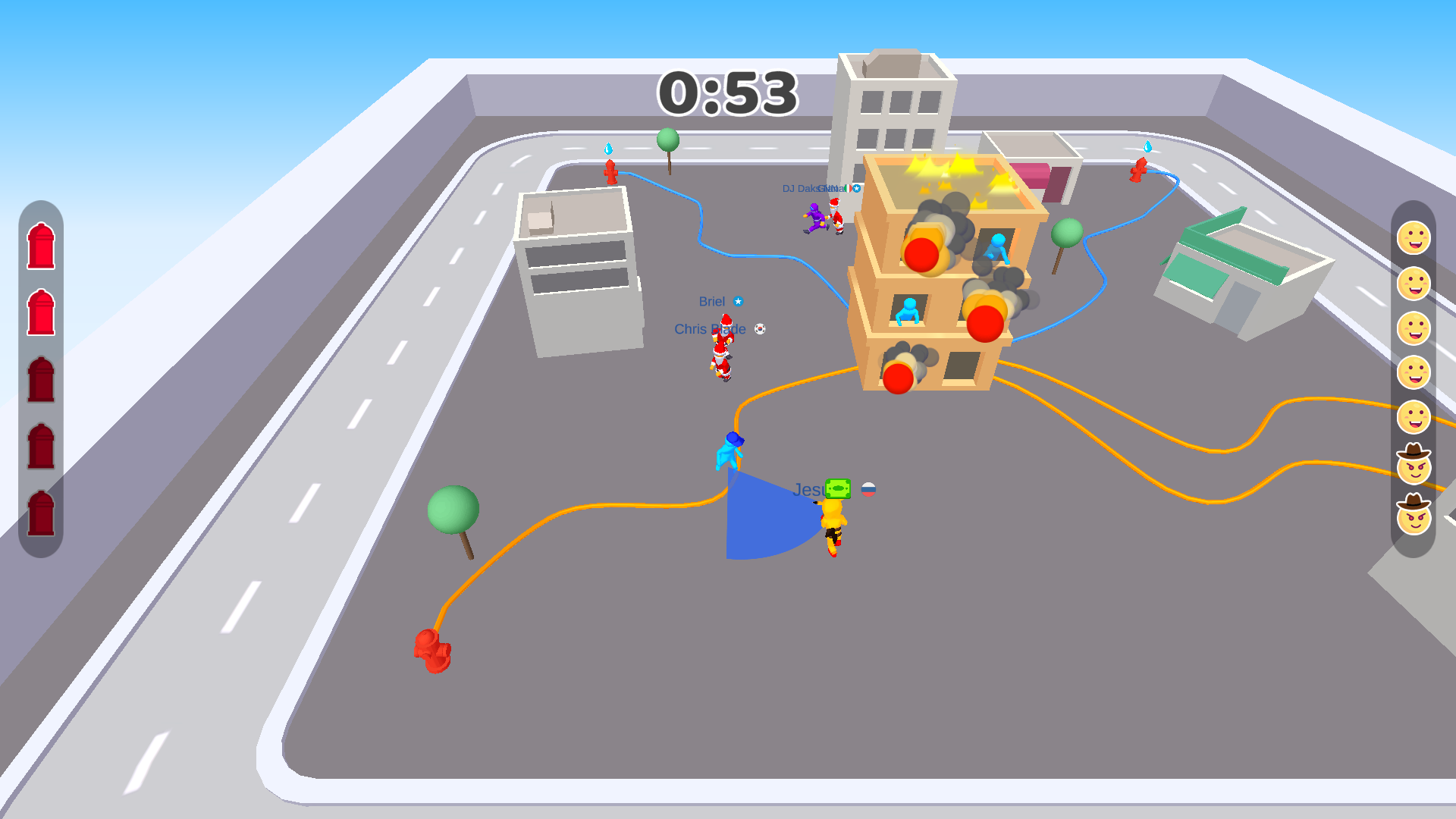Click the Chris Blade name label
1456x819 pixels.
[708, 329]
